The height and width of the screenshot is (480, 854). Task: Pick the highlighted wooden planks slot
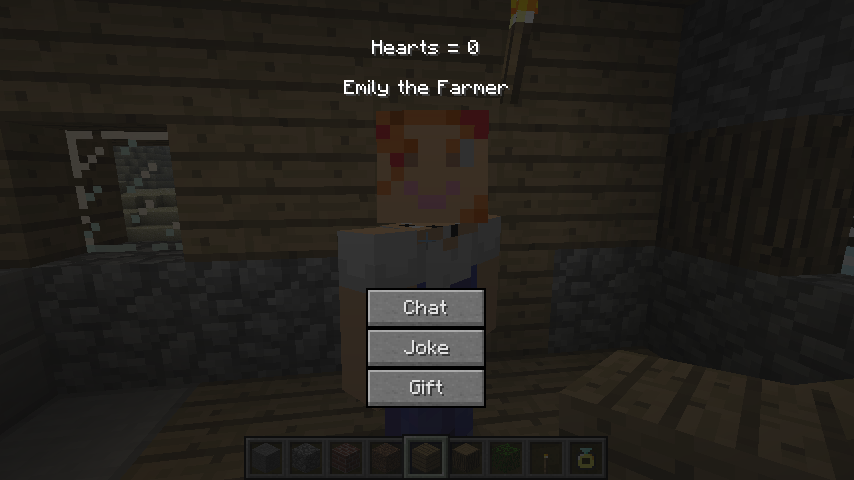point(426,459)
